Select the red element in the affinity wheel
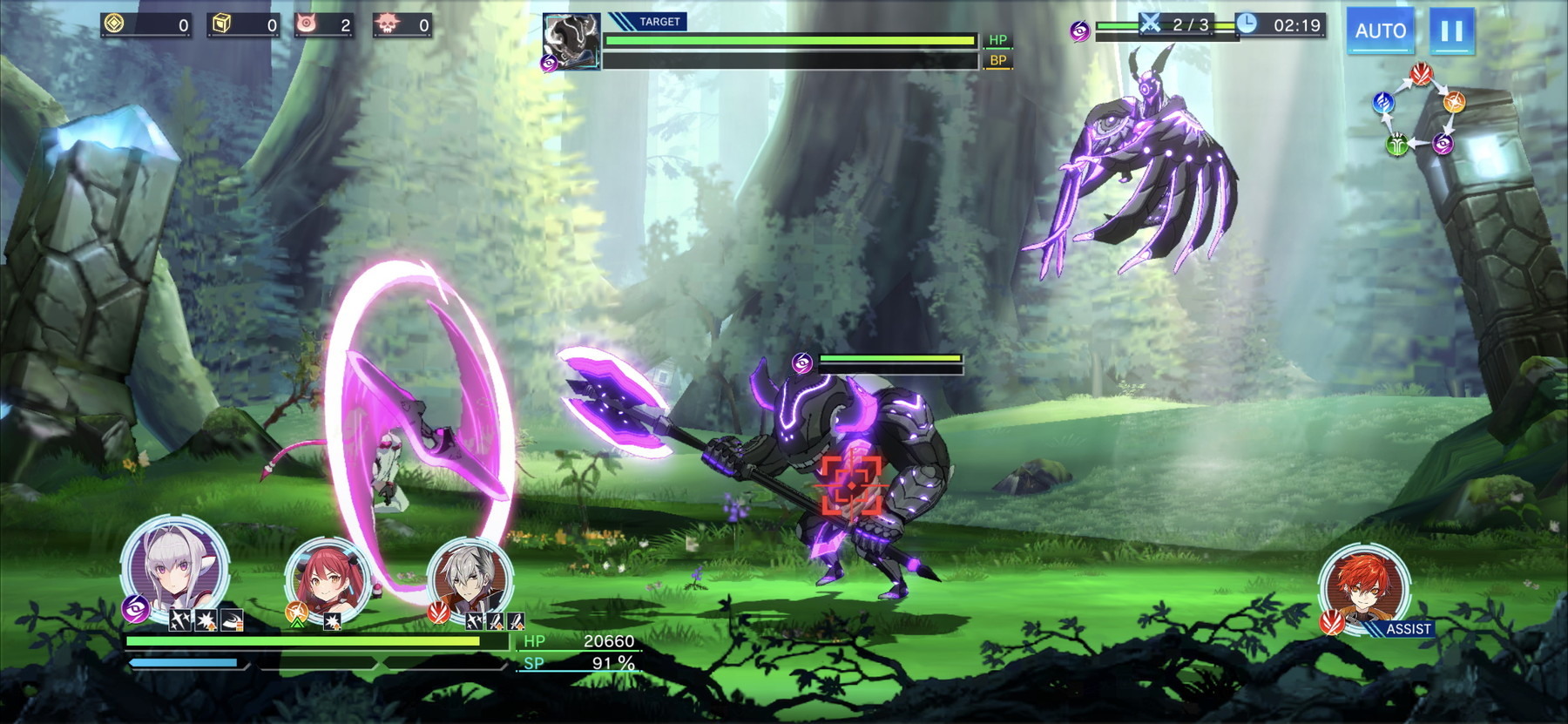 [x=1421, y=74]
